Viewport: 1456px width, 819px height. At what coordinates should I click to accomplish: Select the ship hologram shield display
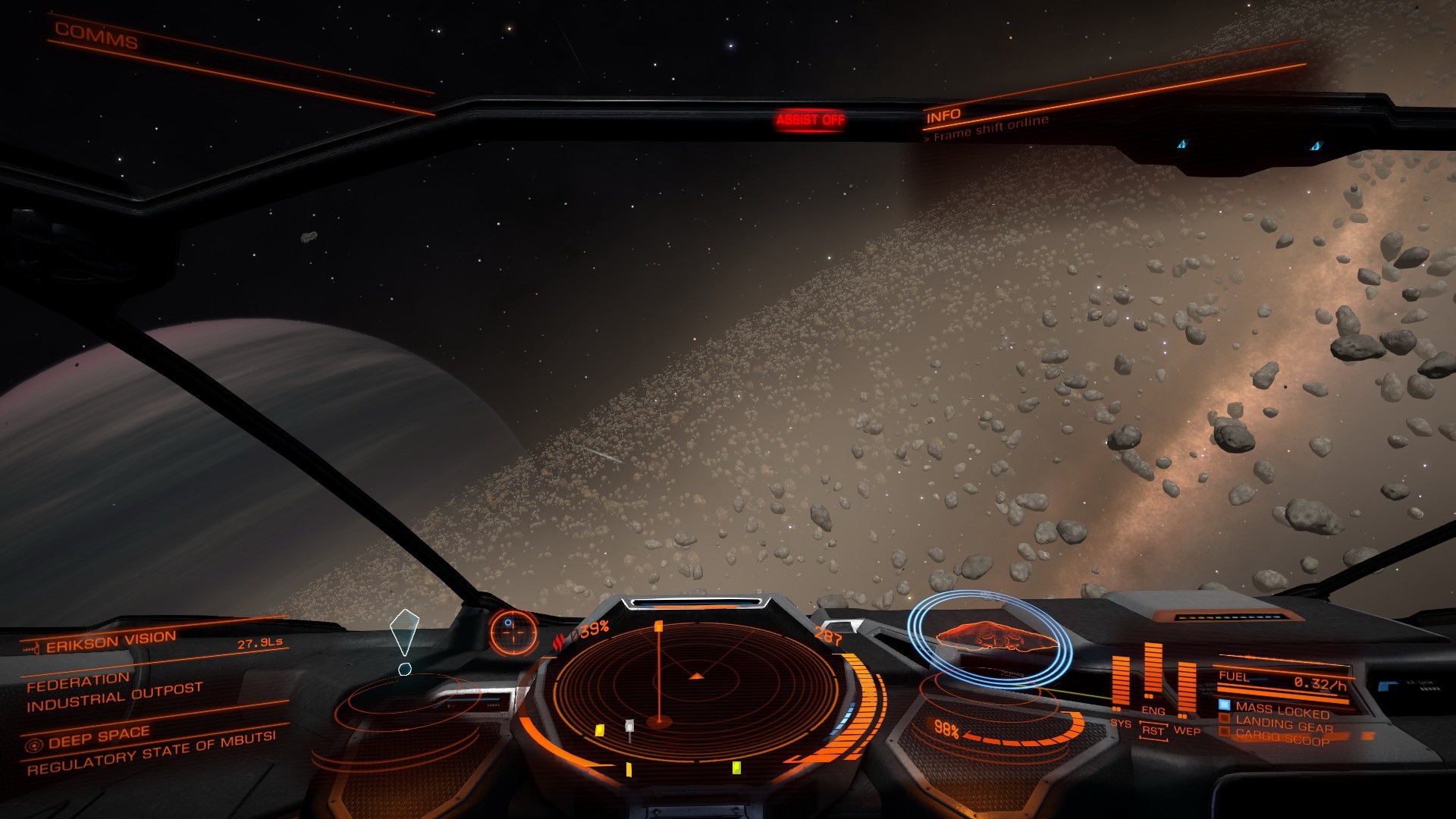(x=989, y=637)
